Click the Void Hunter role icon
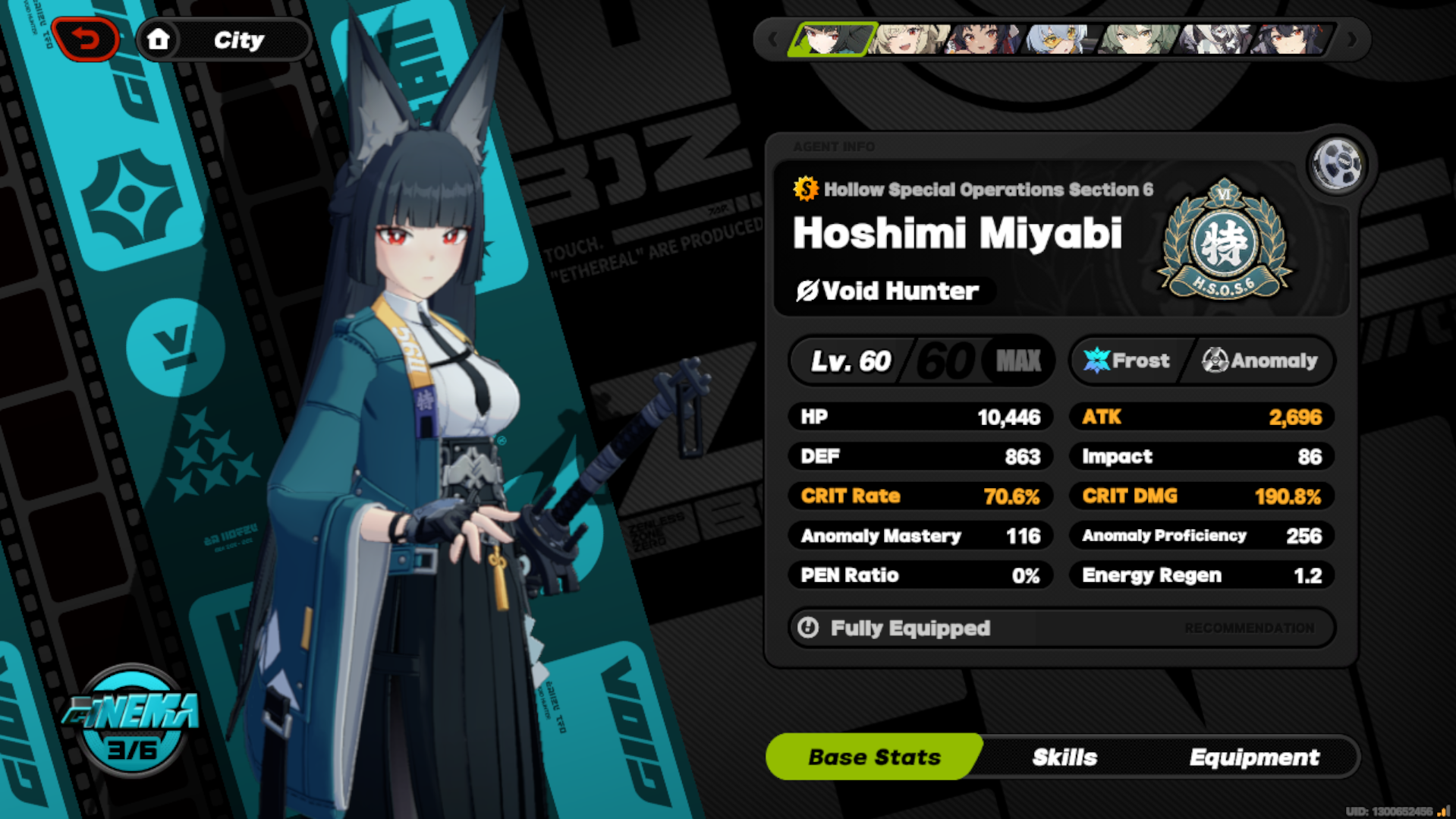1456x819 pixels. (807, 290)
